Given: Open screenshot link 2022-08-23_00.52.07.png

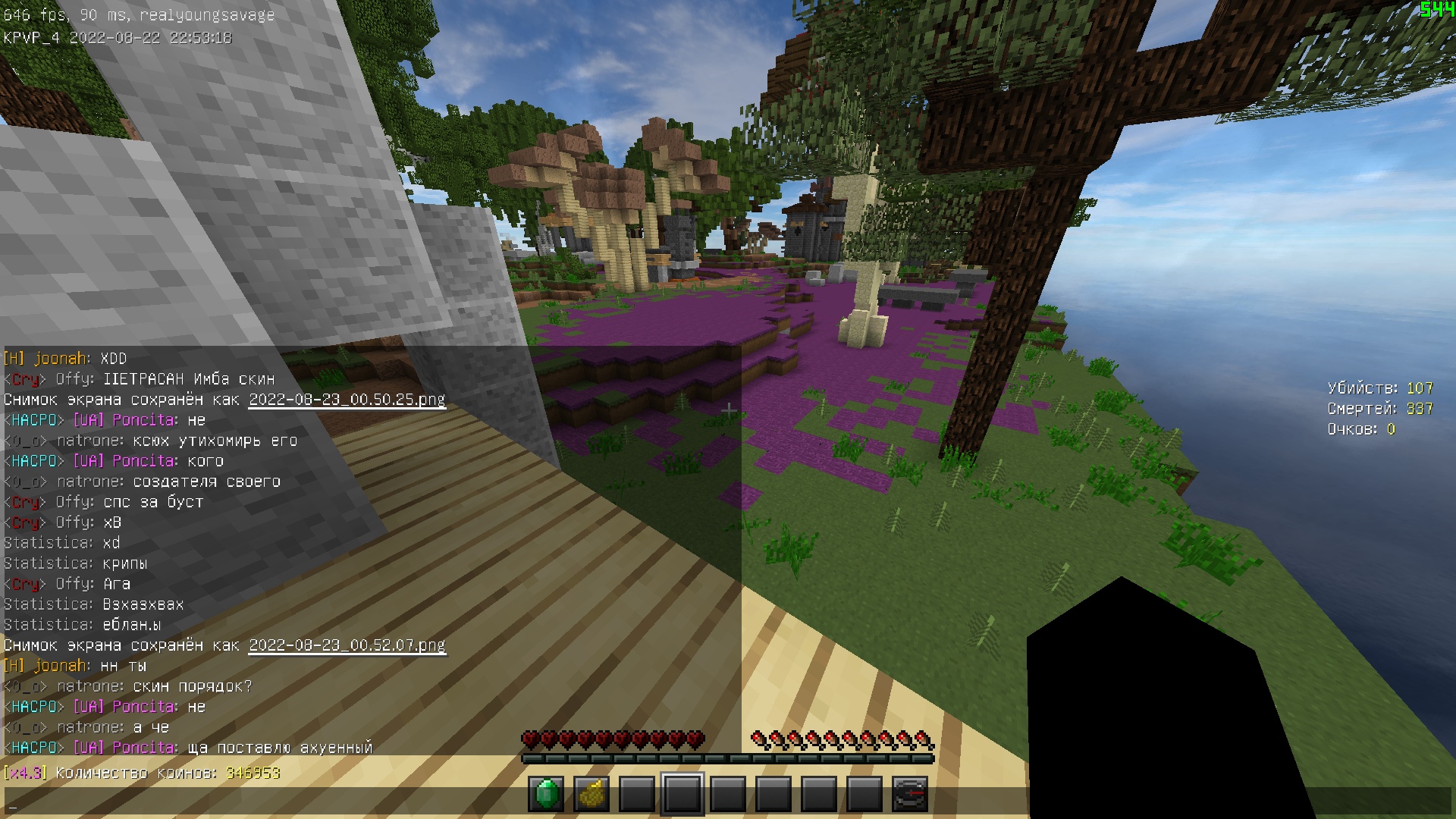Looking at the screenshot, I should click(347, 645).
